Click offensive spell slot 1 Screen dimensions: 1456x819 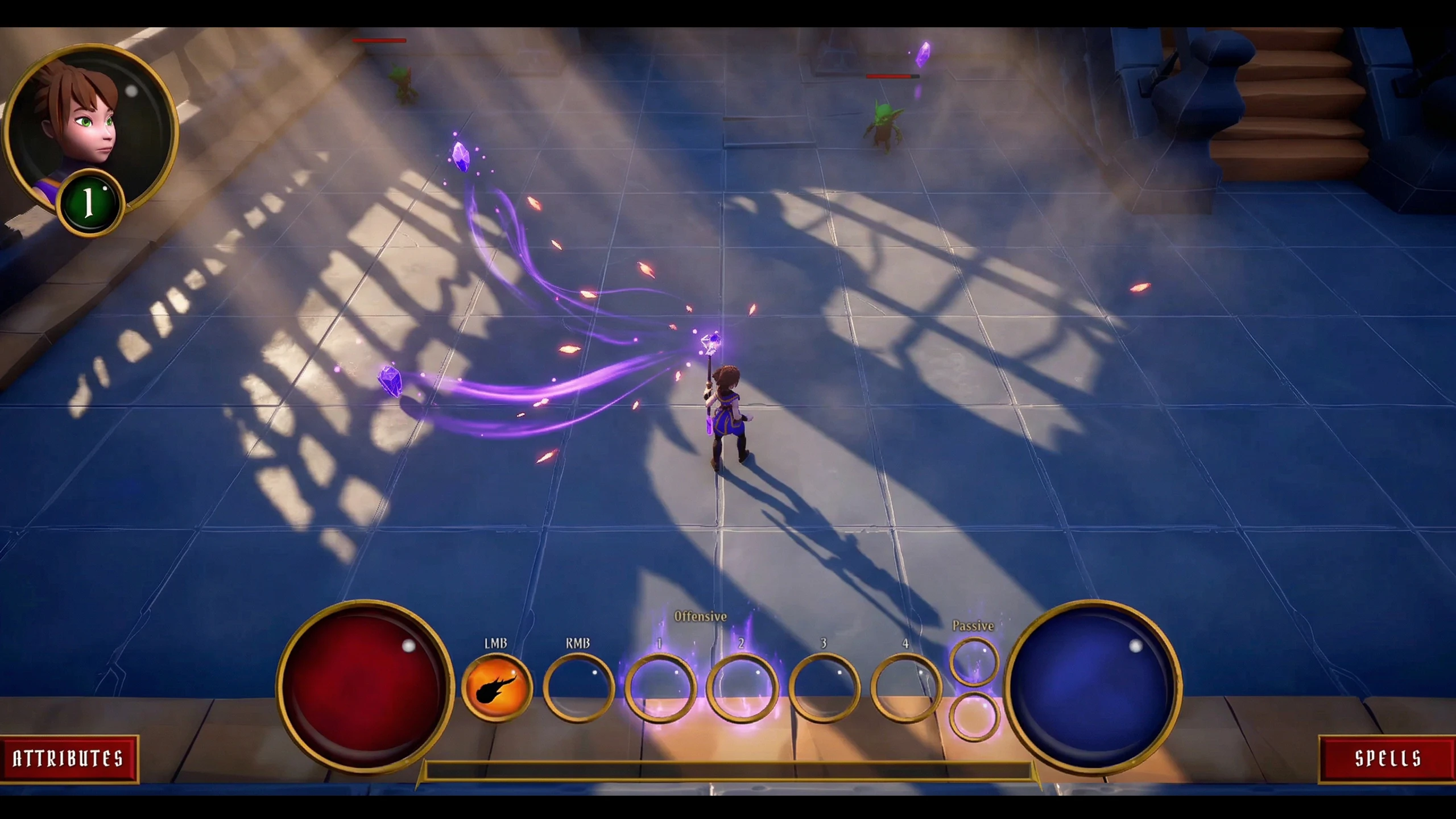point(660,688)
